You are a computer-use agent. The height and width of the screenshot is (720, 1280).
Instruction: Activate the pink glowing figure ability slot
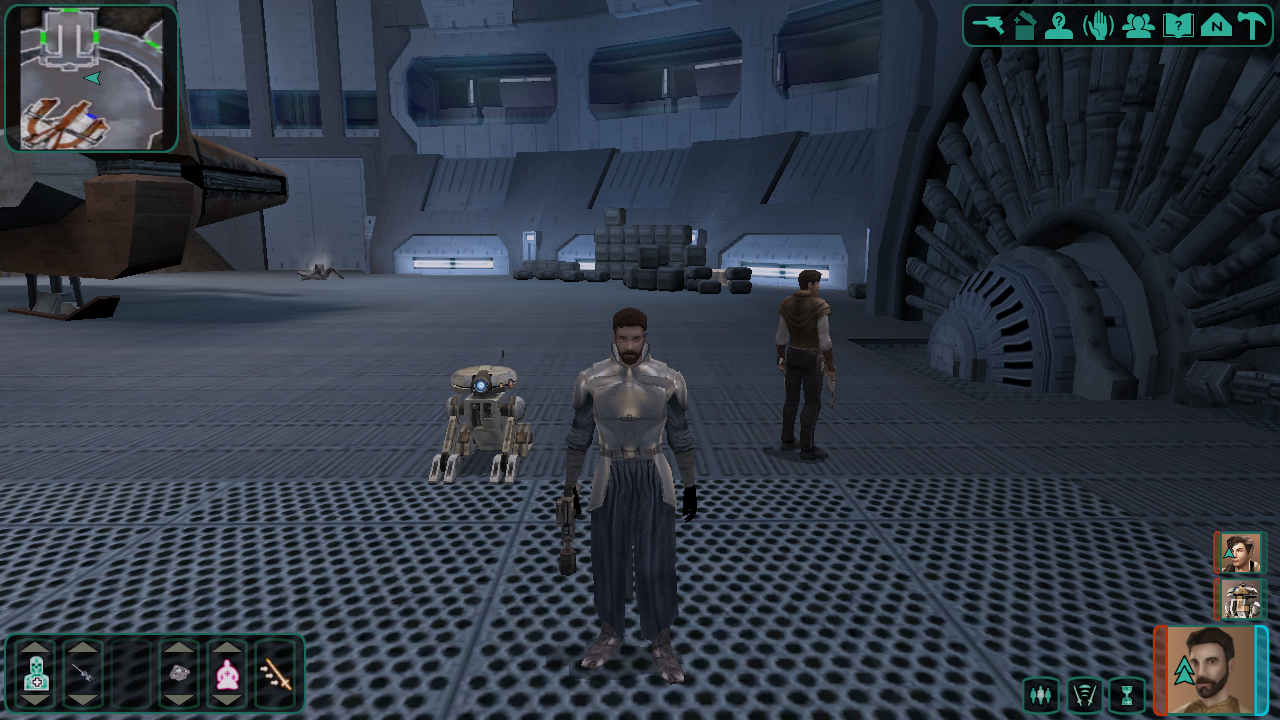(227, 675)
